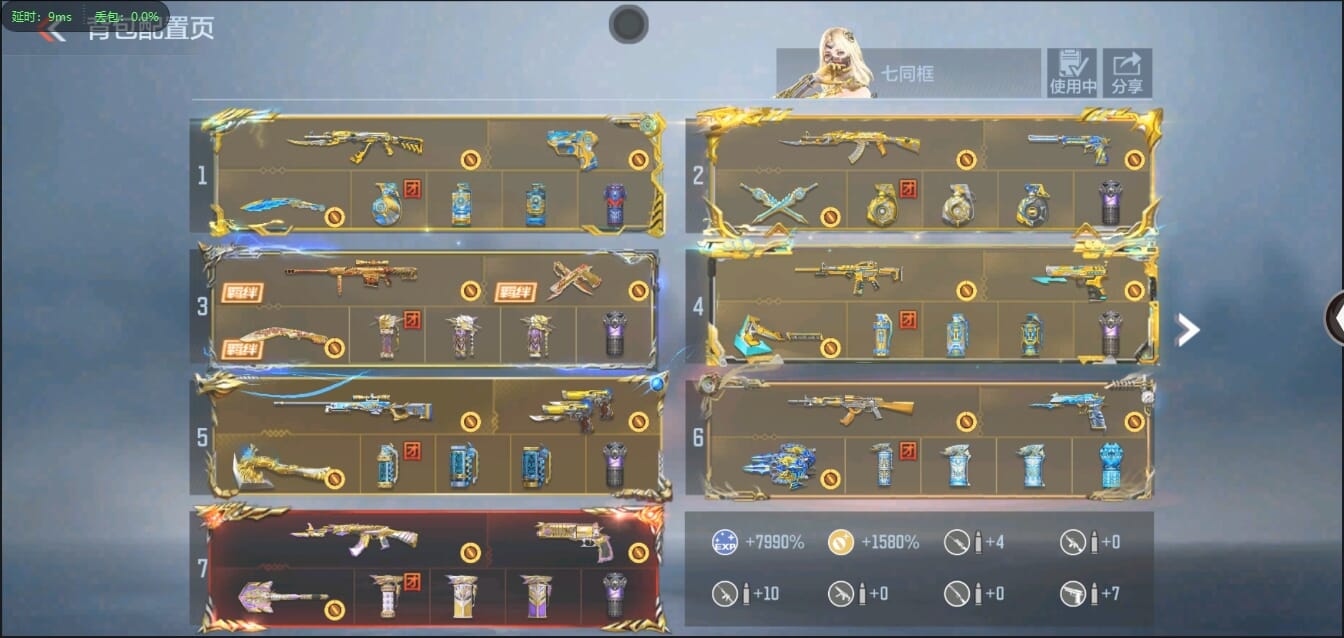
Task: Choose loadout 7 golden revolver secondary slot
Action: click(x=573, y=540)
